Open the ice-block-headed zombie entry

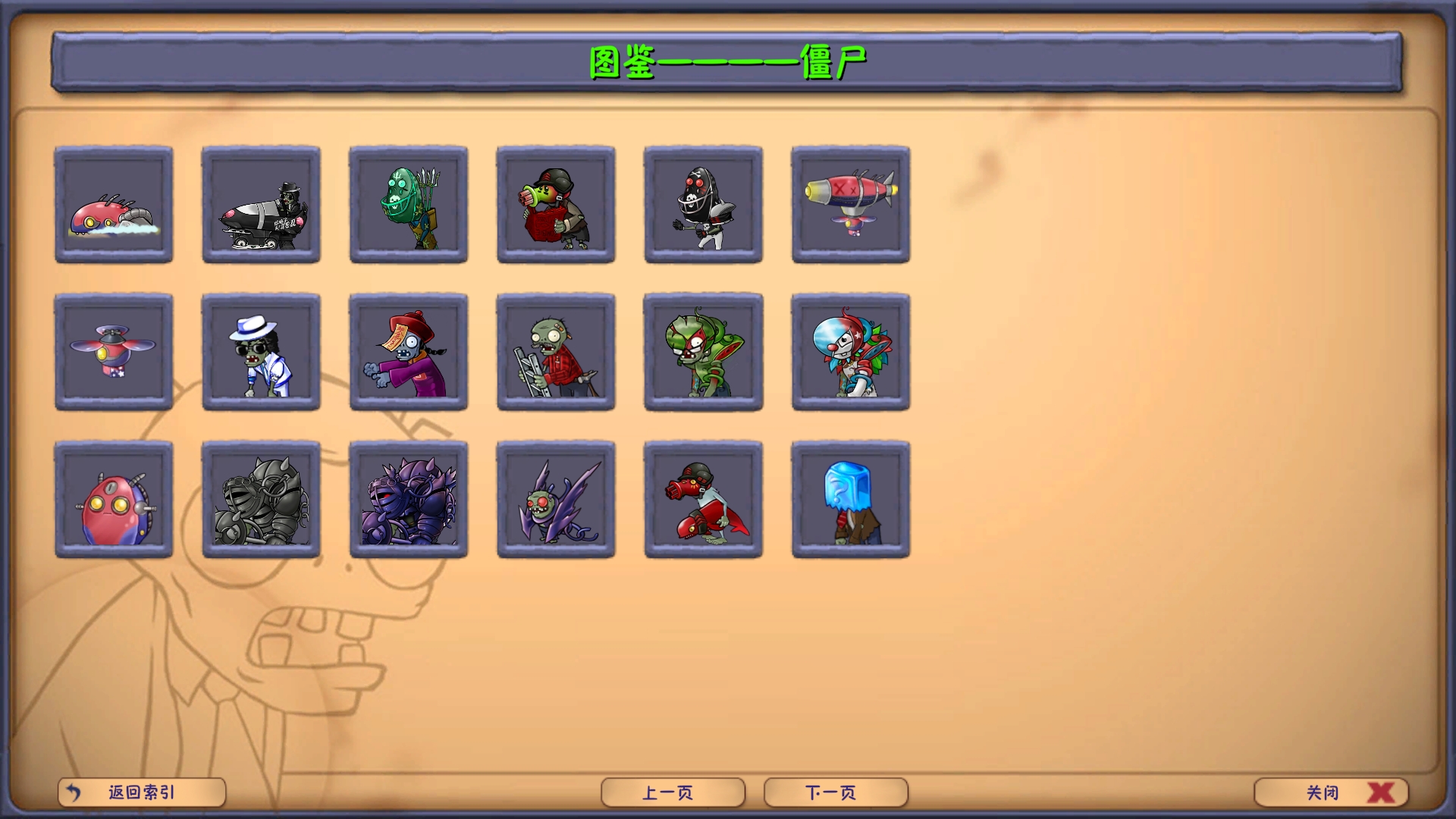click(850, 499)
